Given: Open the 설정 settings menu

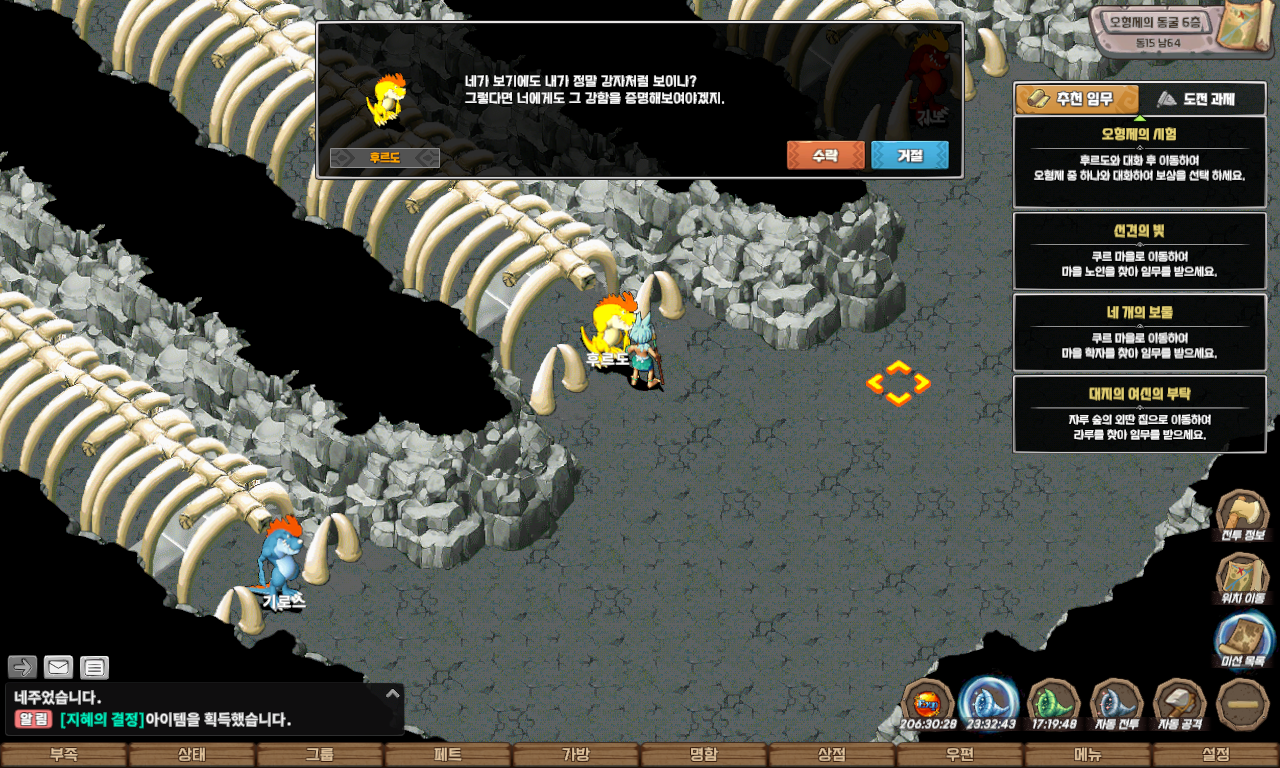Looking at the screenshot, I should (x=1215, y=755).
